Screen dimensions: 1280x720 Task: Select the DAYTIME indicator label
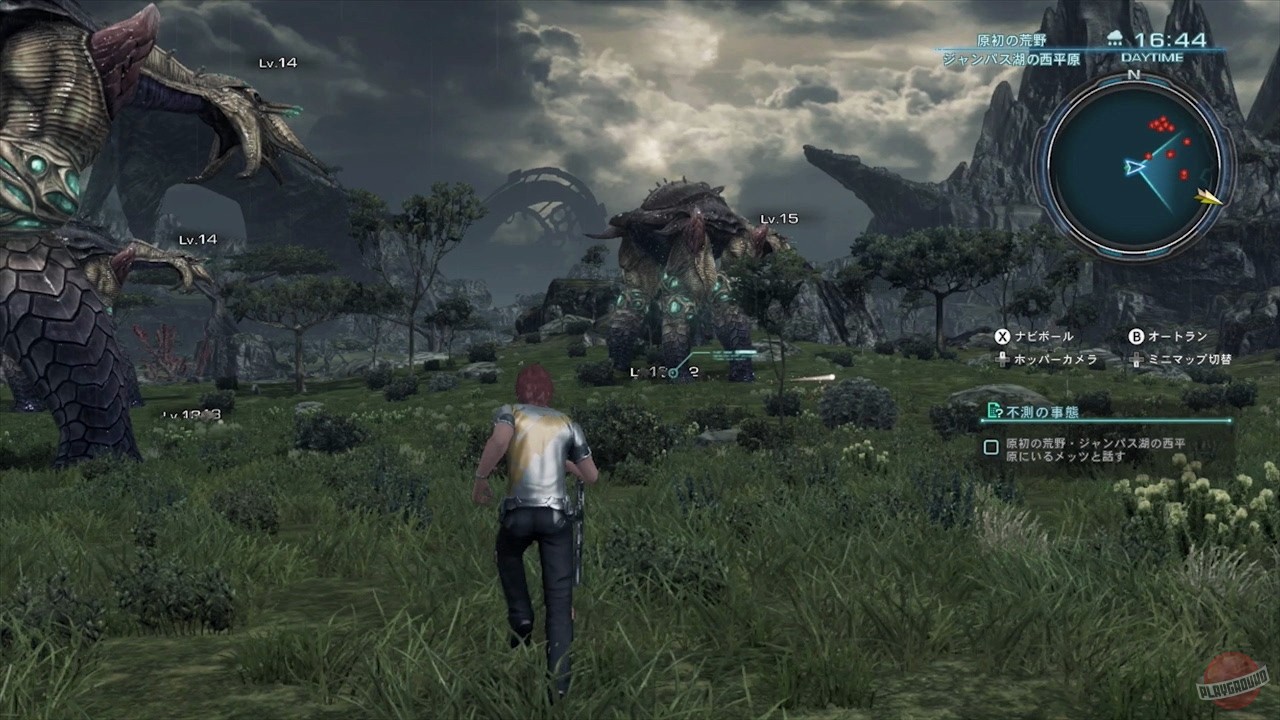pyautogui.click(x=1152, y=56)
